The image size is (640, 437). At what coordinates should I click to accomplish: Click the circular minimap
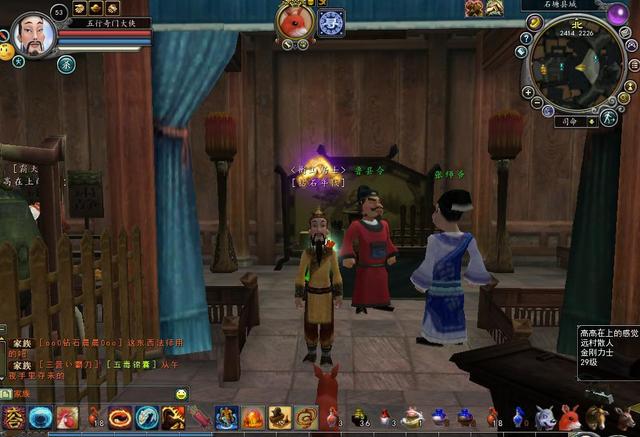click(x=577, y=62)
